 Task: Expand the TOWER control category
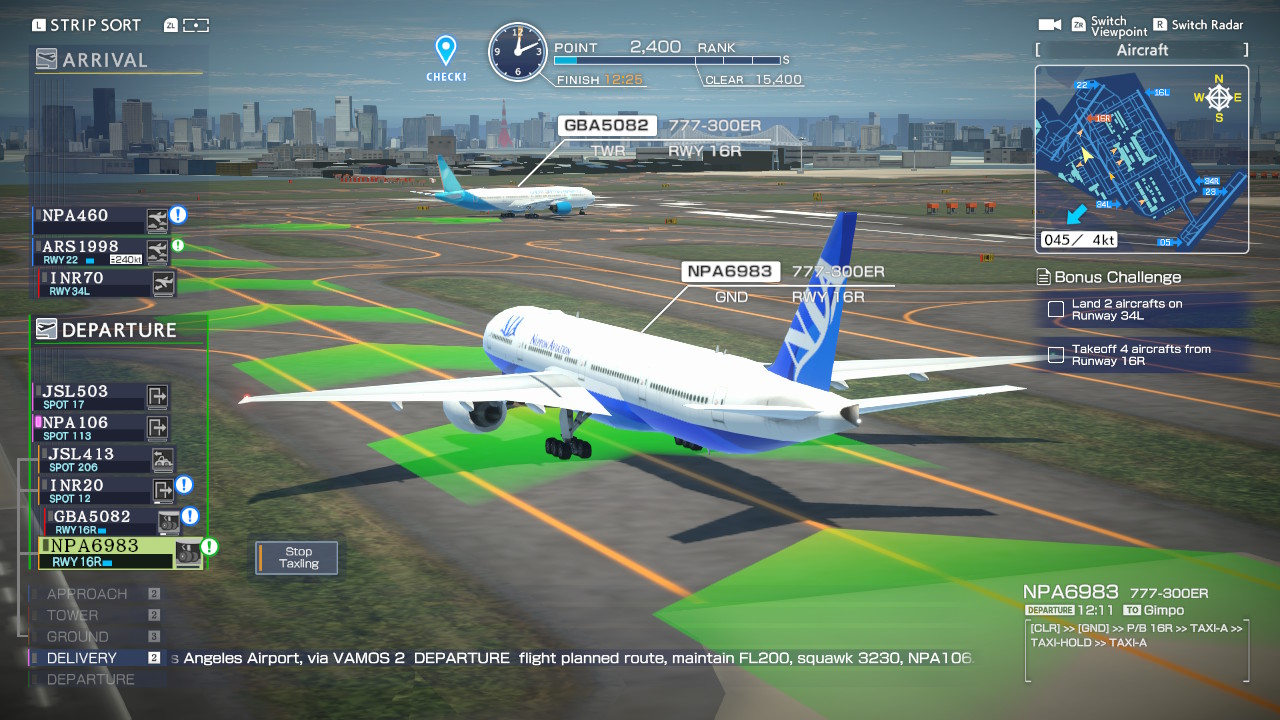pyautogui.click(x=72, y=615)
